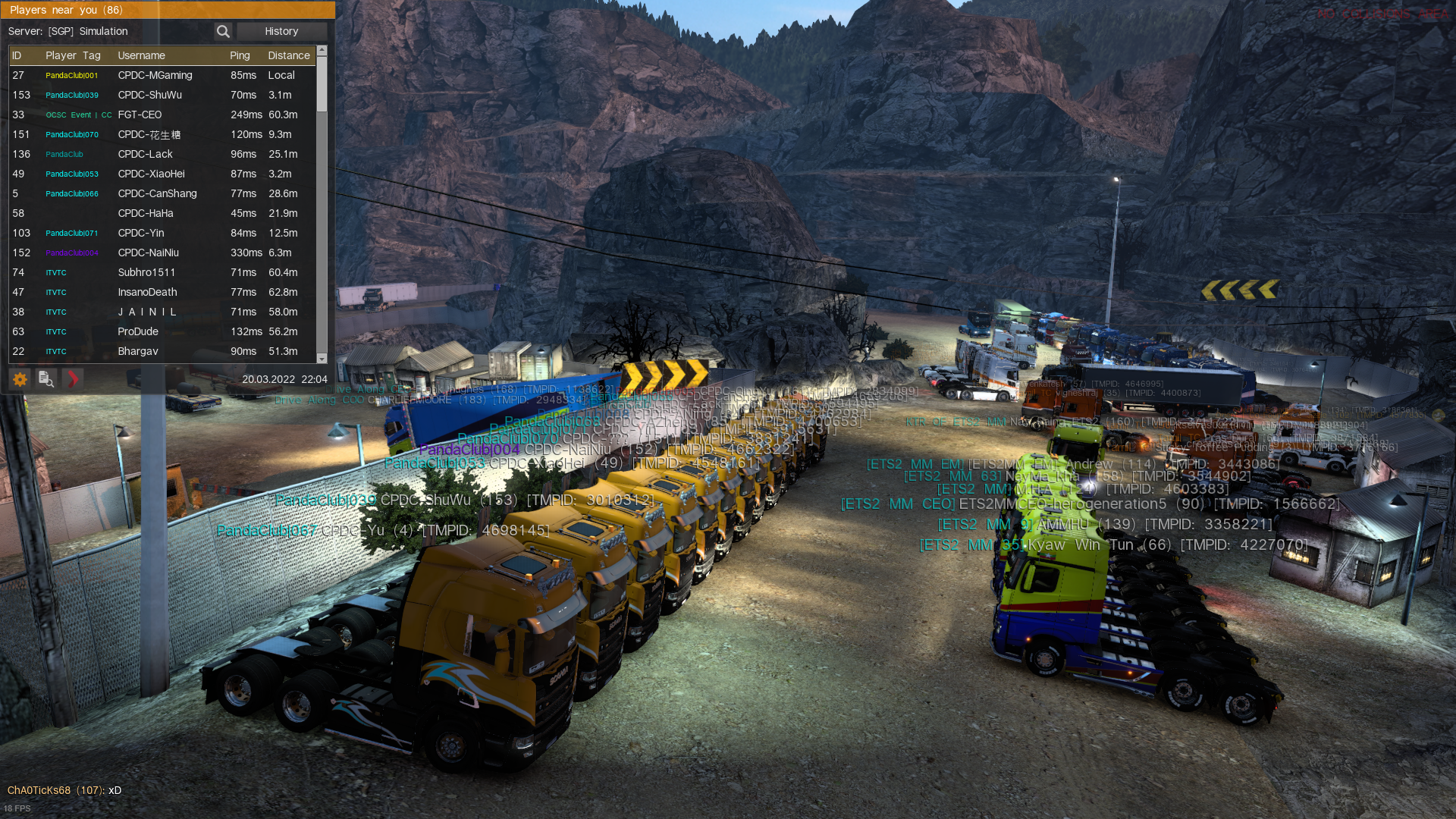Sort players by the Distance column
This screenshot has width=1456, height=819.
click(288, 55)
